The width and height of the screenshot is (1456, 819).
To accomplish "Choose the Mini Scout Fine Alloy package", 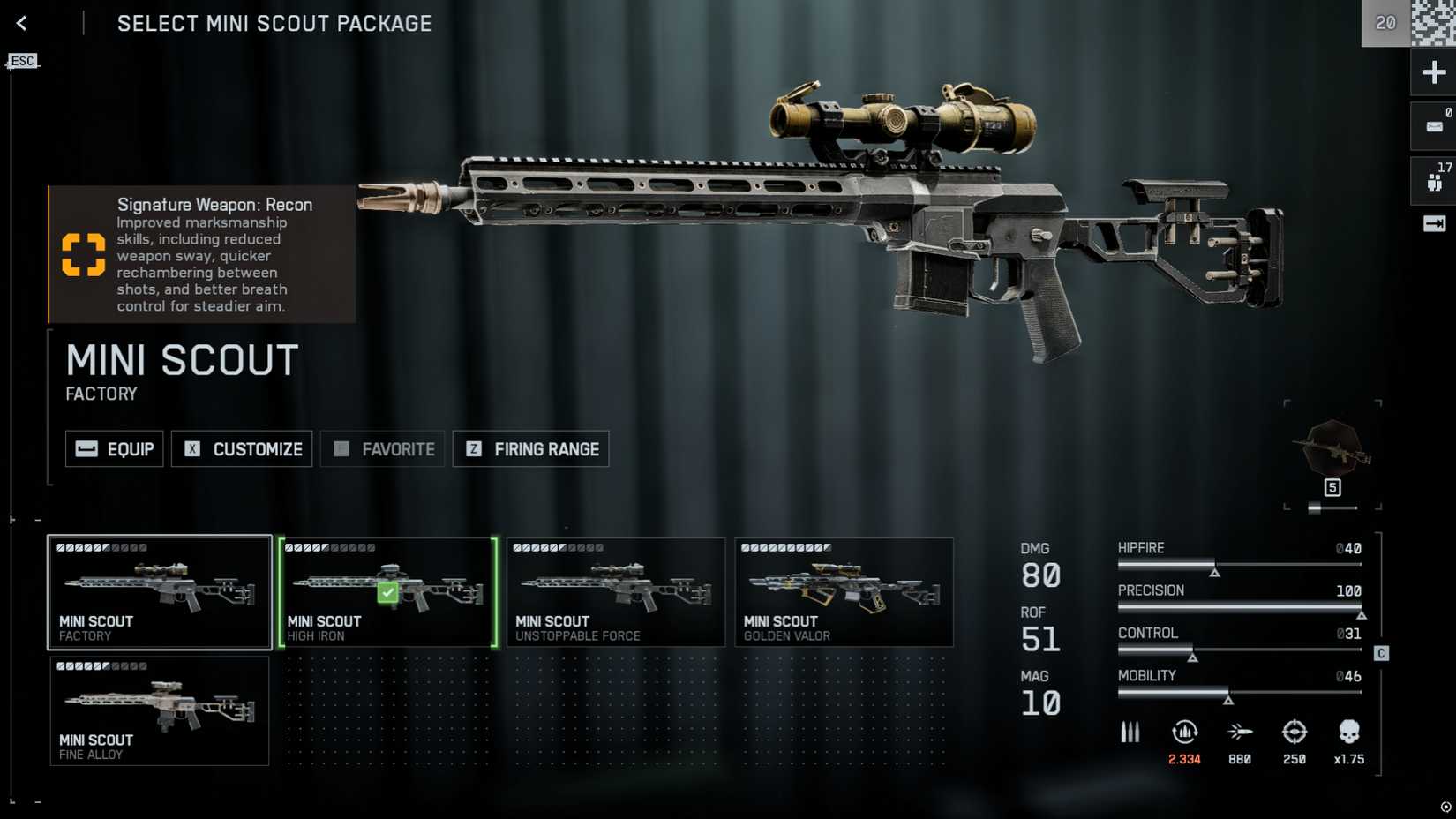I will [160, 710].
